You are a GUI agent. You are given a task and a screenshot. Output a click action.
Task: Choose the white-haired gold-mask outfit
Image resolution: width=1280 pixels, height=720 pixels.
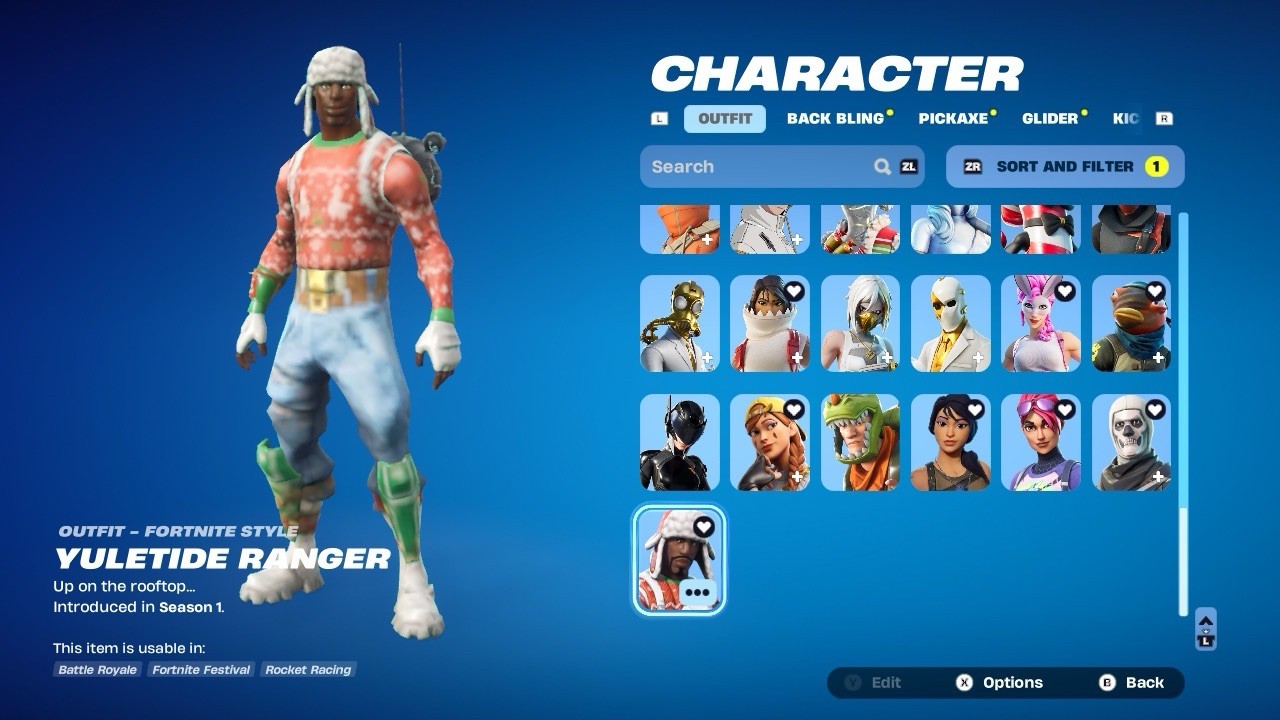click(860, 324)
